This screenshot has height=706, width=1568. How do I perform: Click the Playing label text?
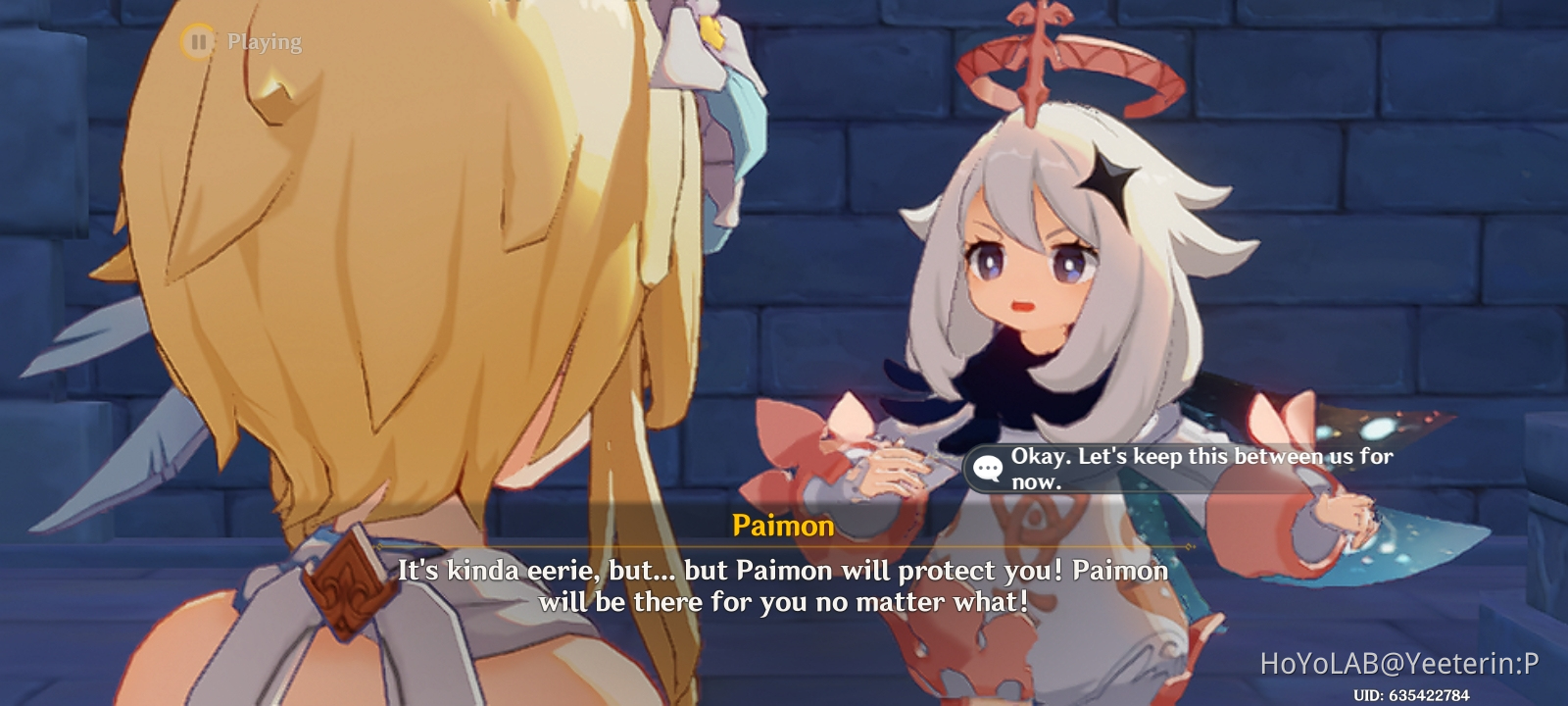point(264,41)
